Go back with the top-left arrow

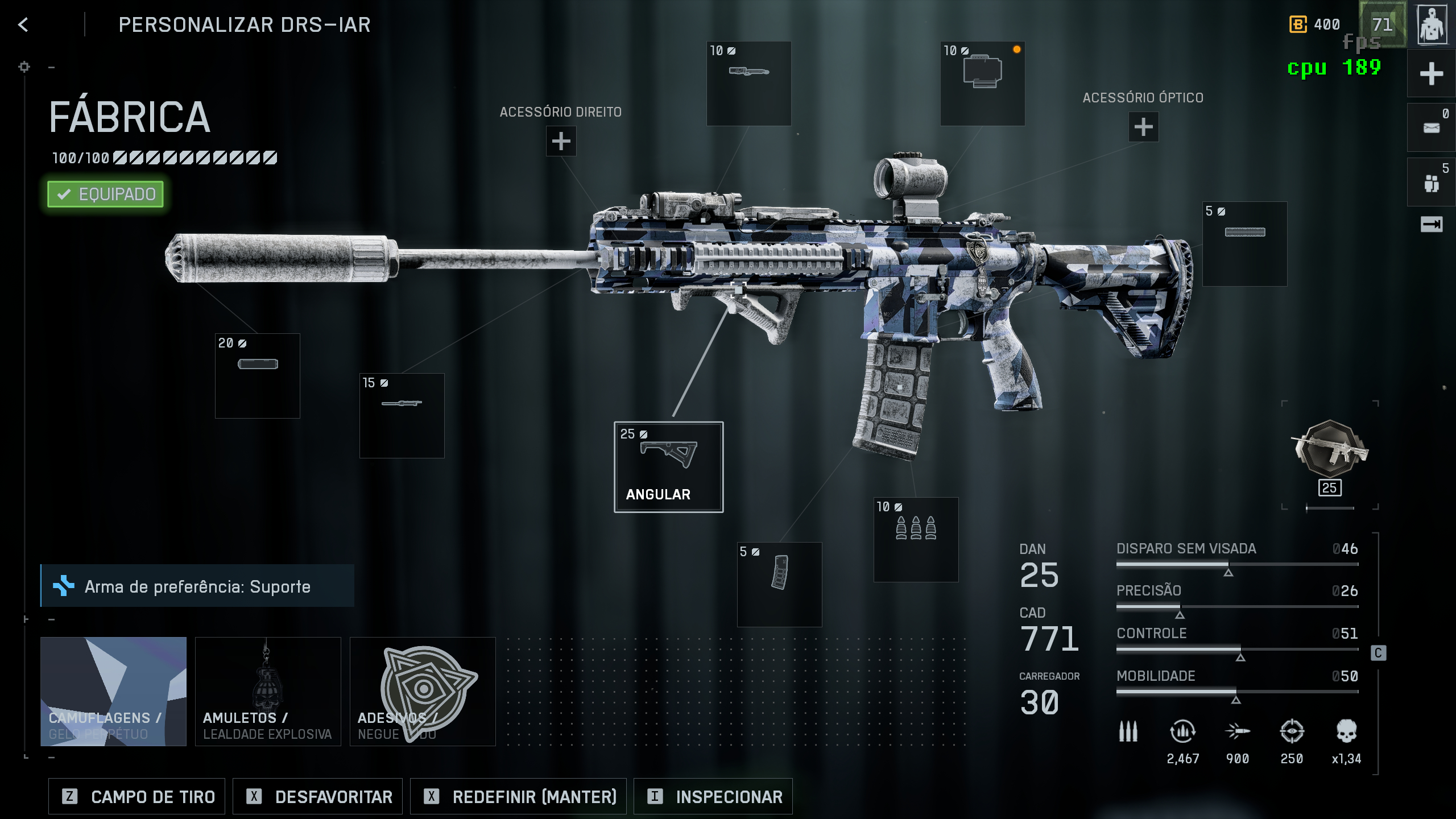[x=23, y=24]
